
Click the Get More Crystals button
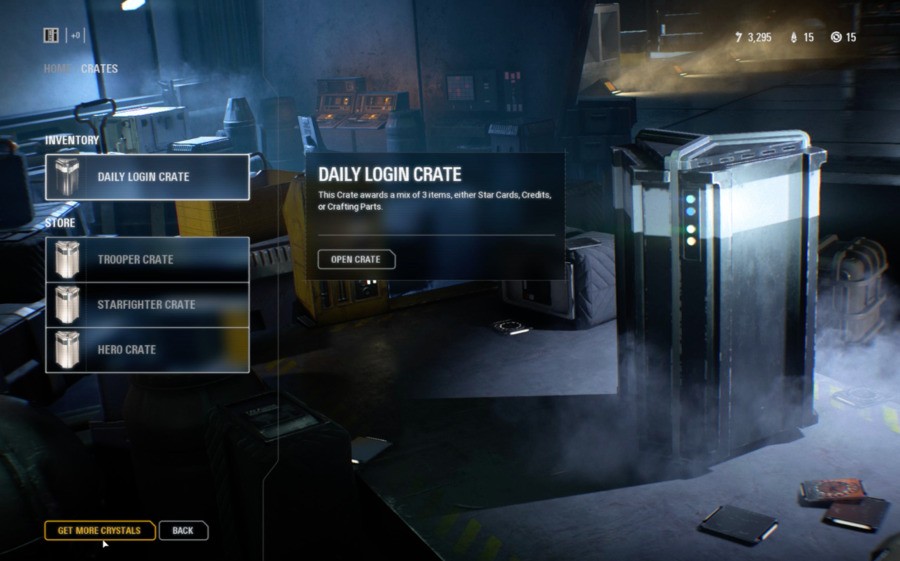(x=99, y=530)
